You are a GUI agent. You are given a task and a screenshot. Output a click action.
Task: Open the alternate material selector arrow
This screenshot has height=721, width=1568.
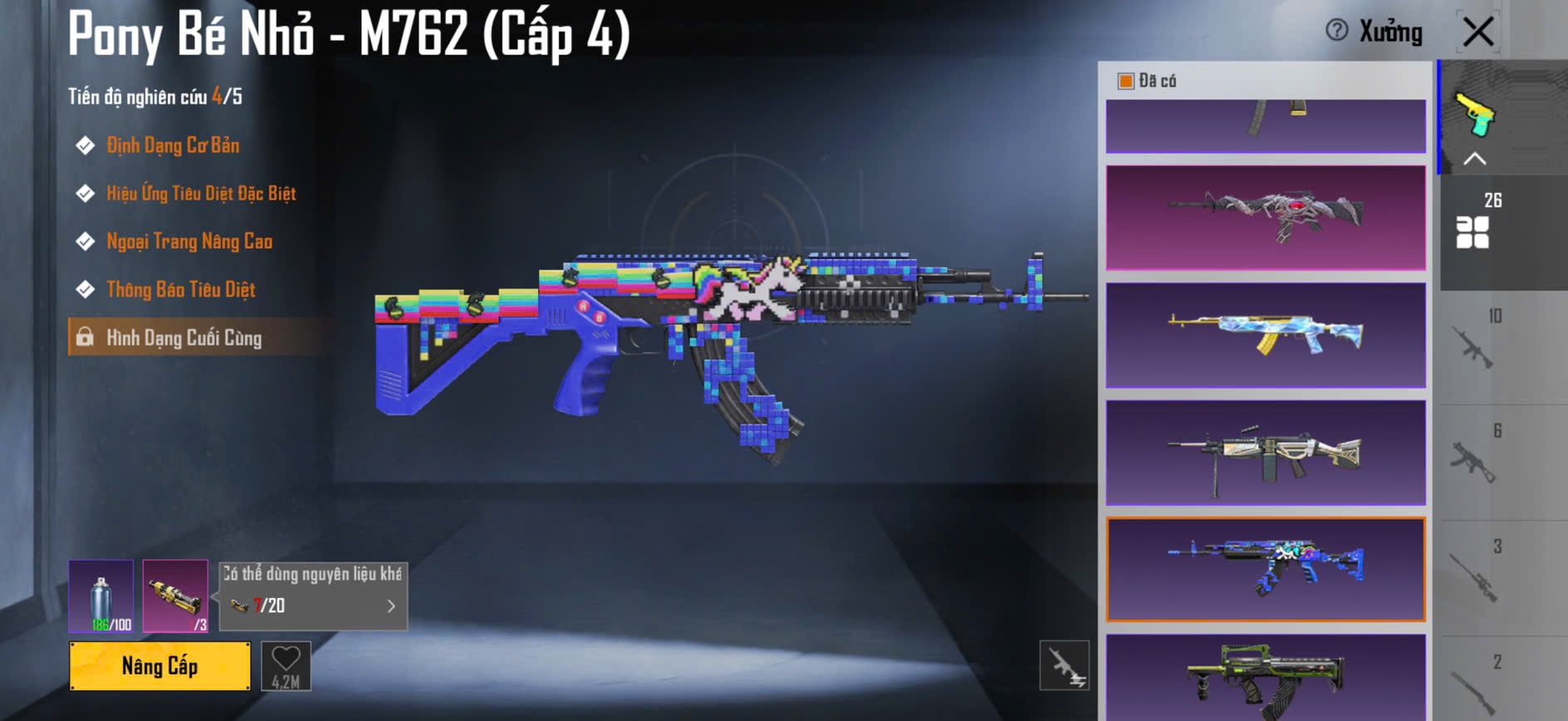coord(391,606)
